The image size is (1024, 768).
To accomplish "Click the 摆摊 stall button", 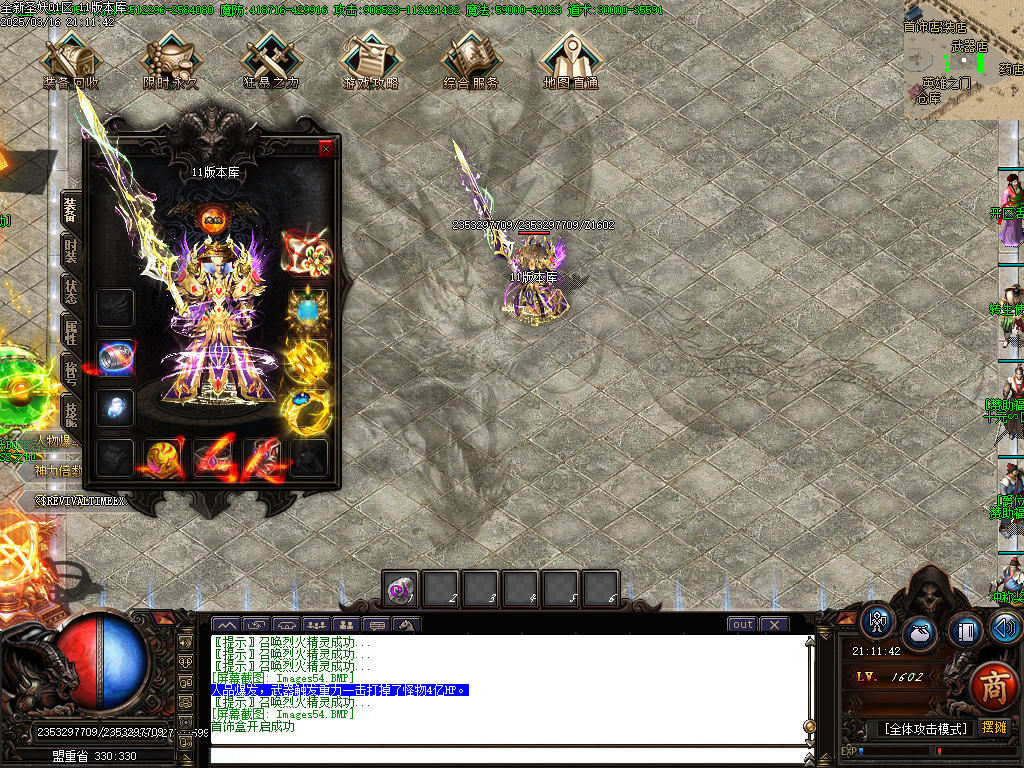I will point(995,728).
